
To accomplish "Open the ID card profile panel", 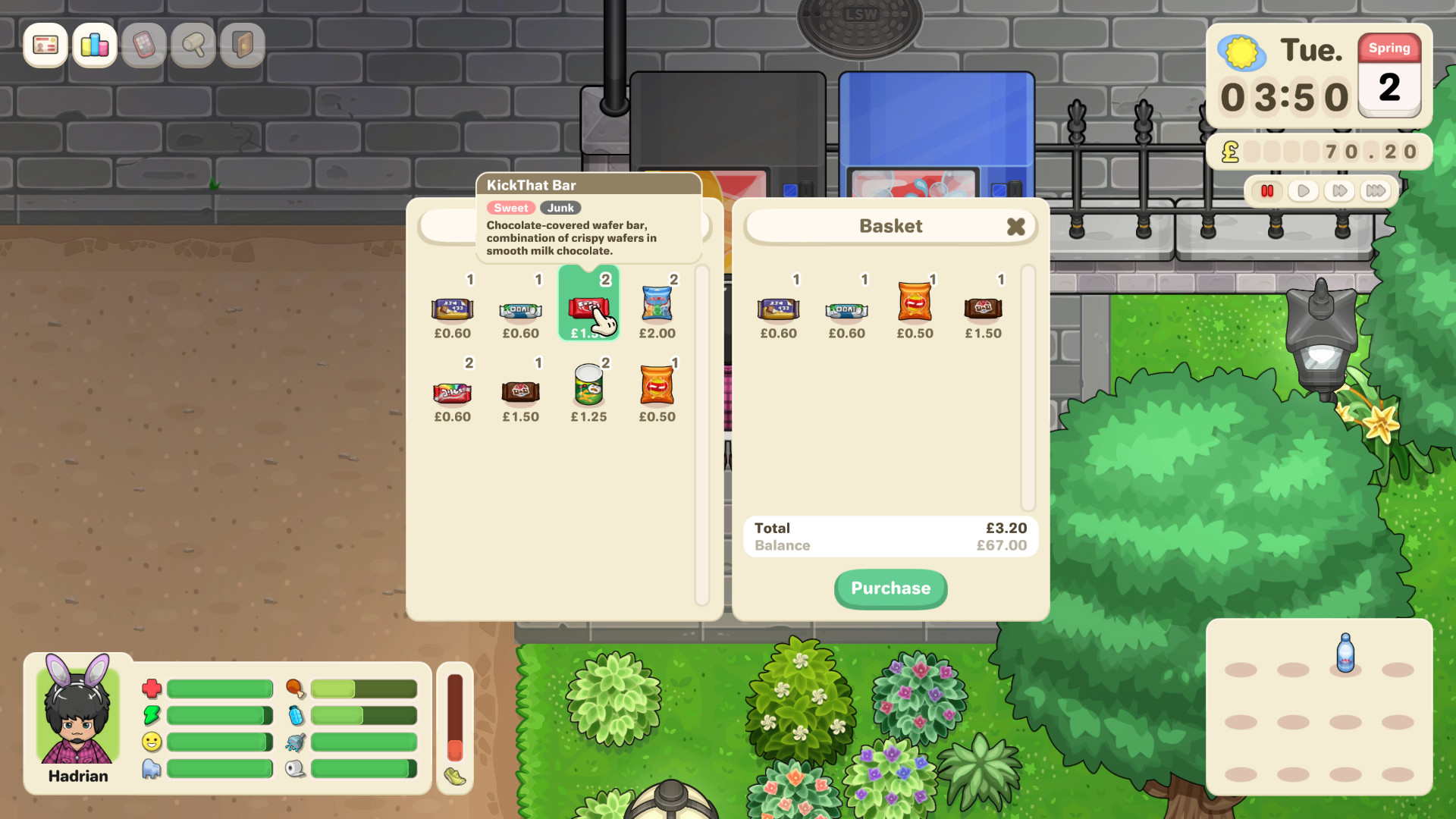I will point(45,45).
